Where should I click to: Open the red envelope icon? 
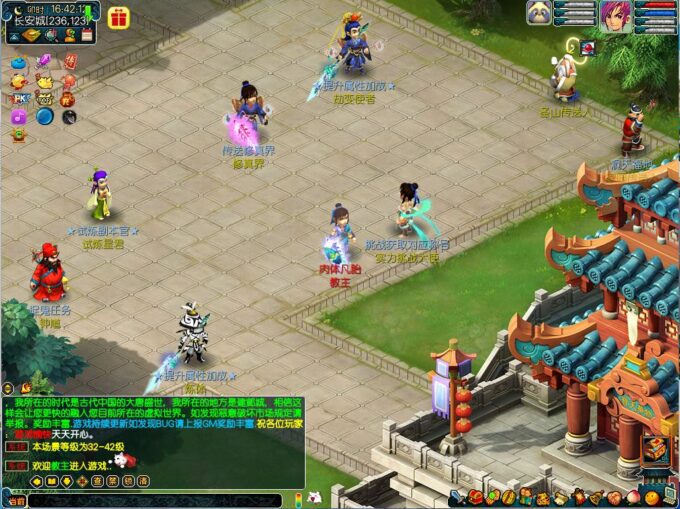[69, 62]
